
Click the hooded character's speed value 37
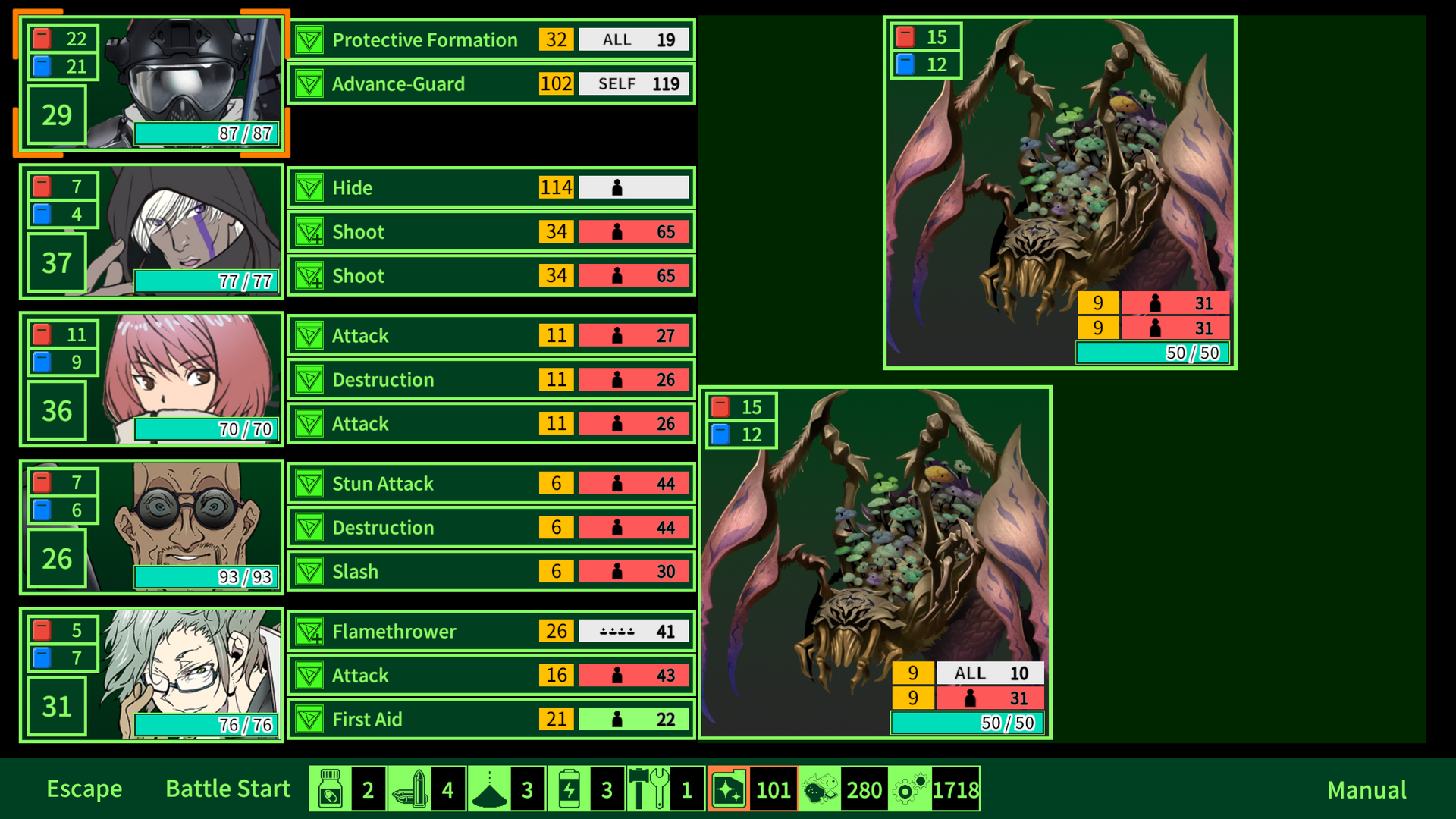55,264
